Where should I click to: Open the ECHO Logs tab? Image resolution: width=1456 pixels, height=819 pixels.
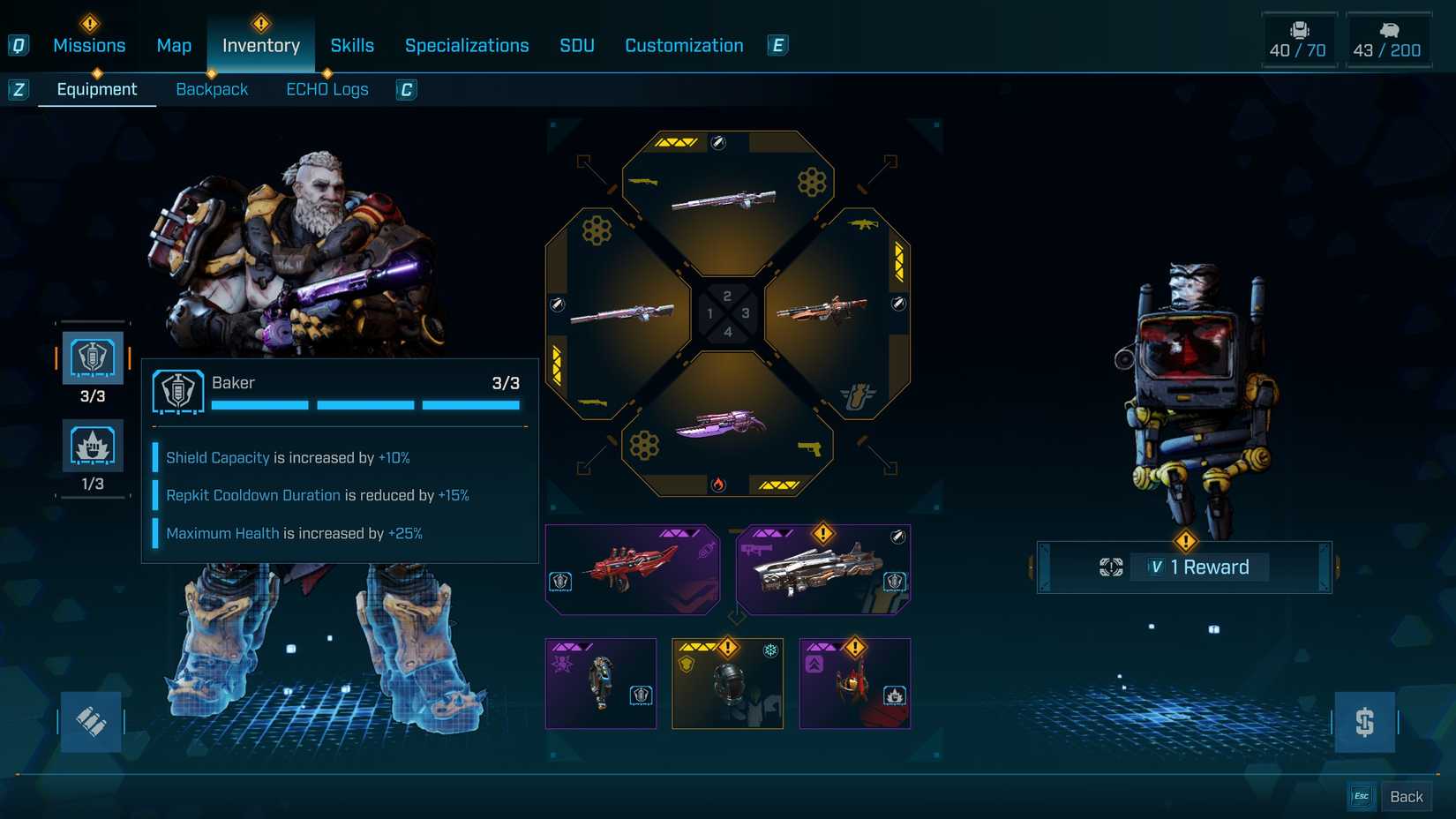(327, 88)
